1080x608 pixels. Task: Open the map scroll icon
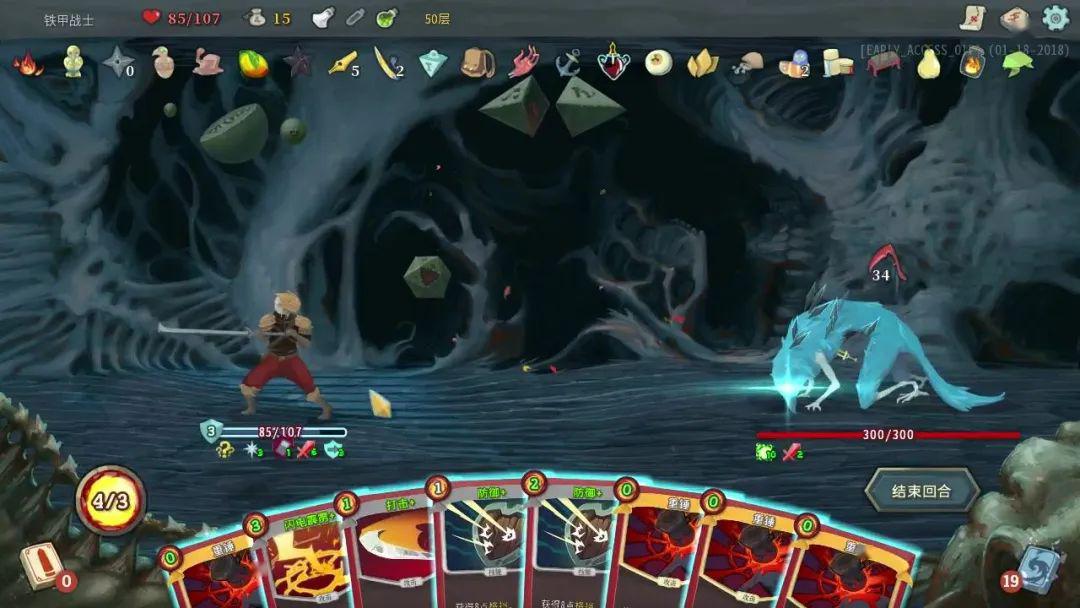coord(972,18)
